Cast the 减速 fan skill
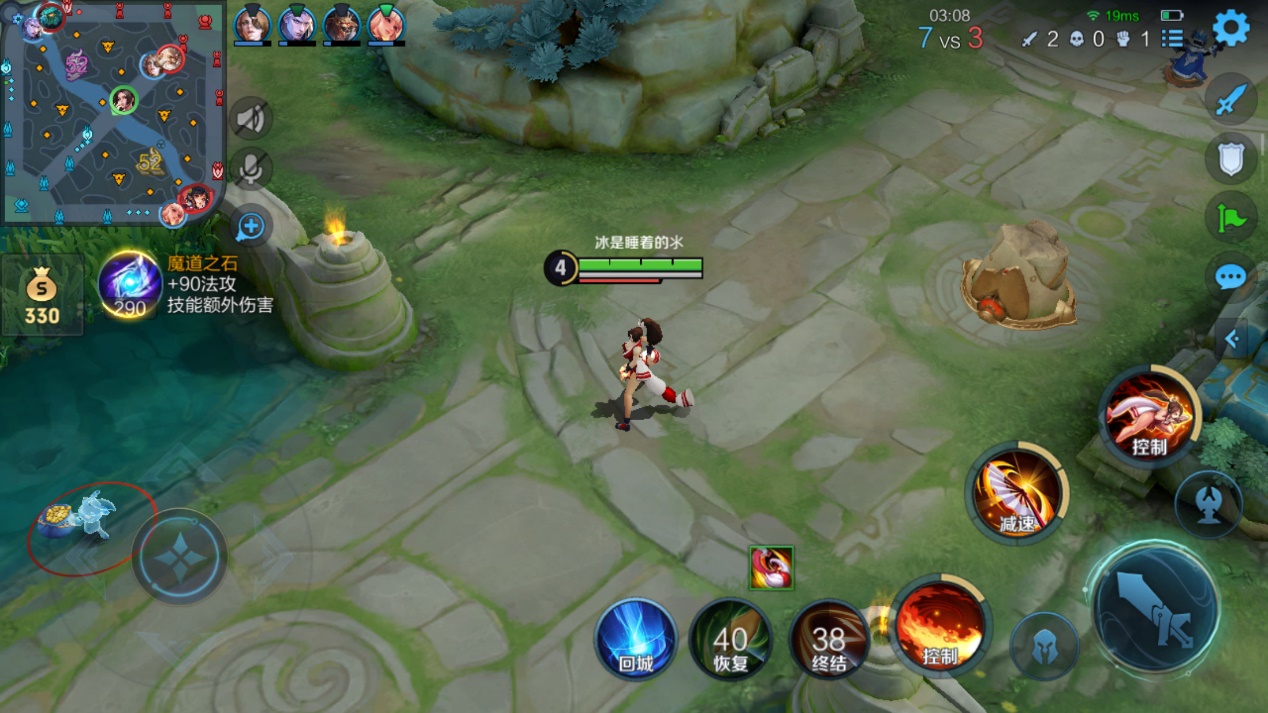1268x713 pixels. (1016, 493)
